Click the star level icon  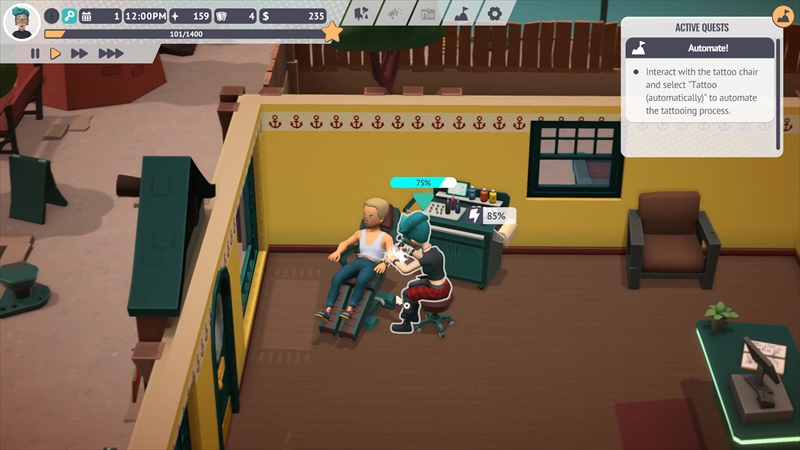(x=332, y=33)
